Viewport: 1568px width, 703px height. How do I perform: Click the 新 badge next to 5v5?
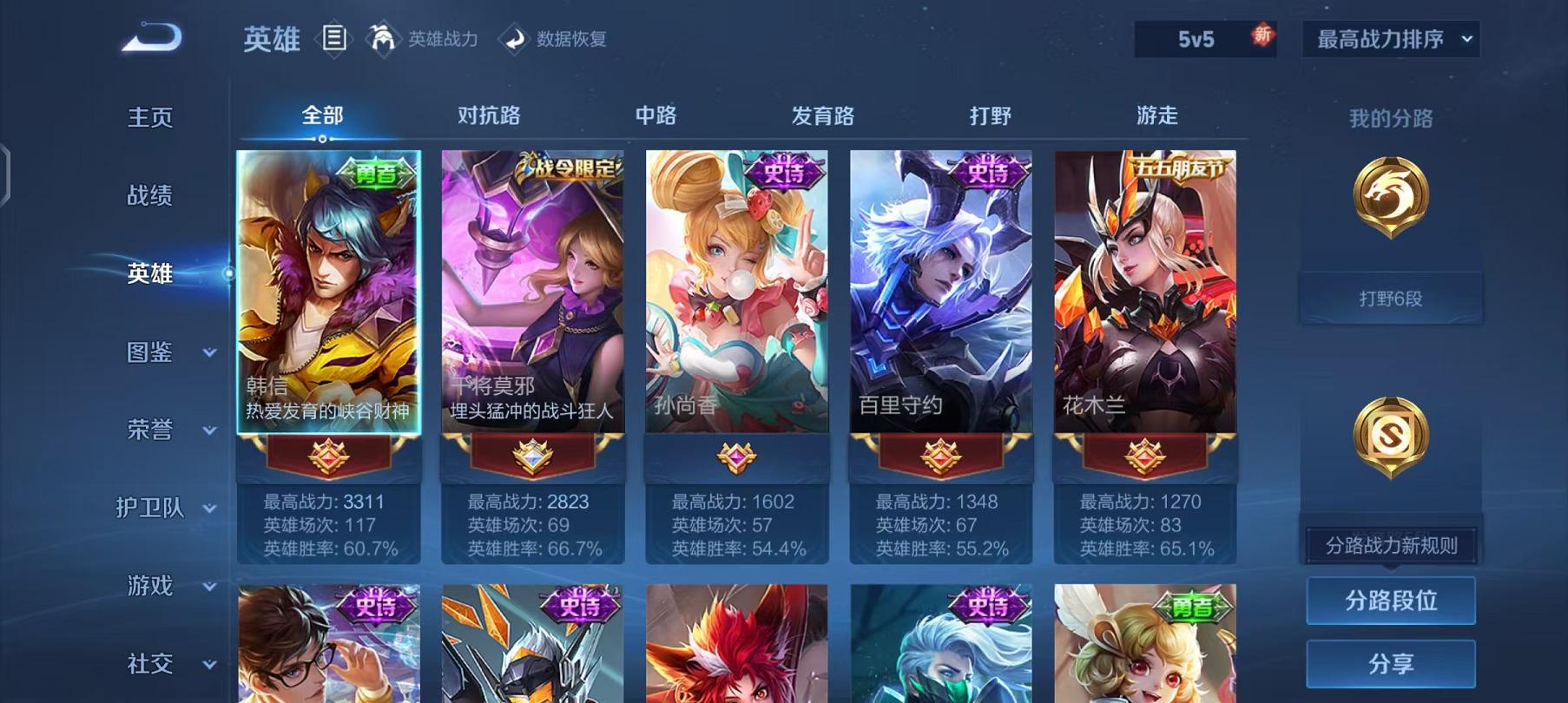tap(1262, 36)
